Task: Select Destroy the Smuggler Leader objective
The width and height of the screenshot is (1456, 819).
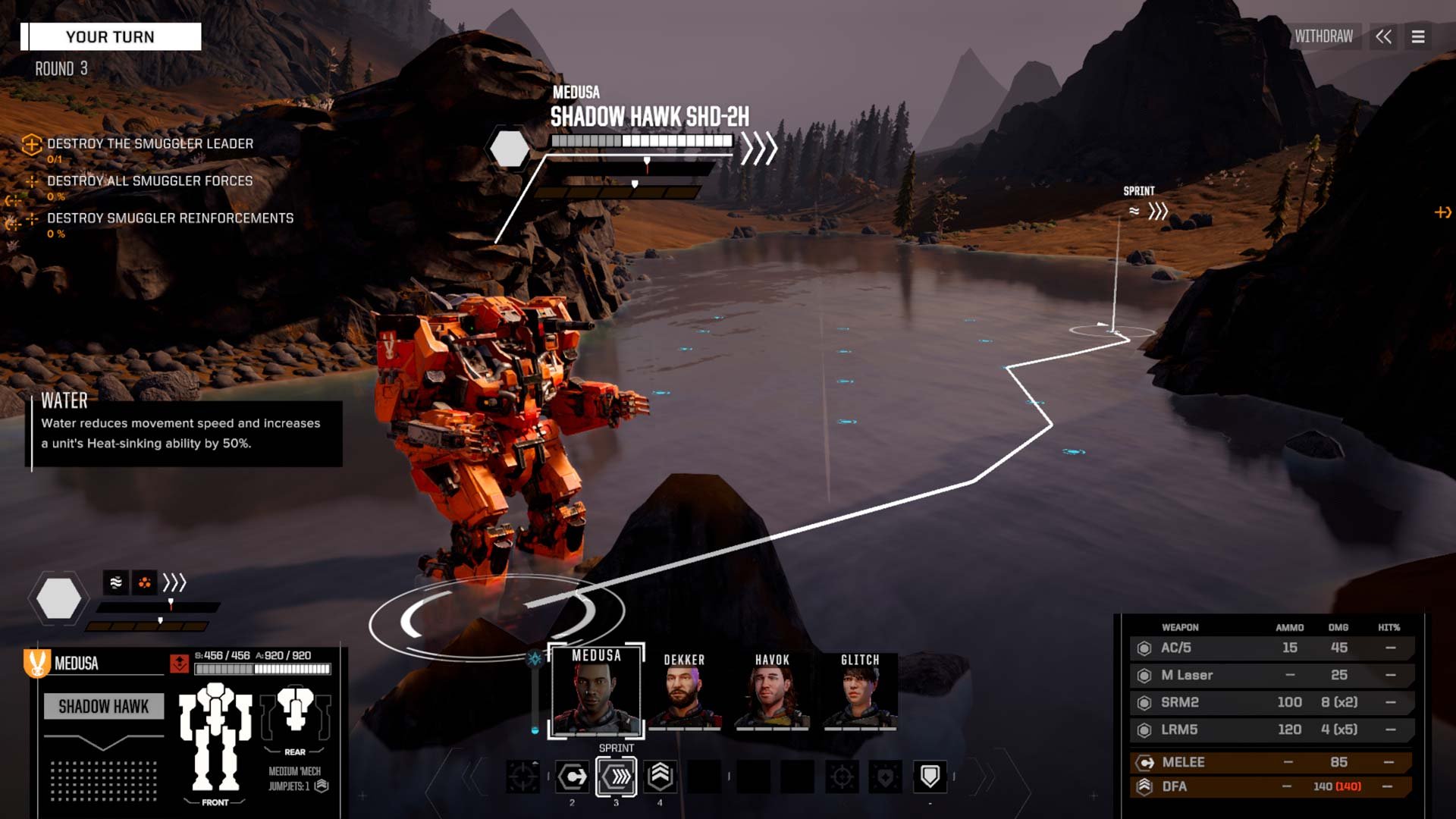Action: pyautogui.click(x=150, y=144)
